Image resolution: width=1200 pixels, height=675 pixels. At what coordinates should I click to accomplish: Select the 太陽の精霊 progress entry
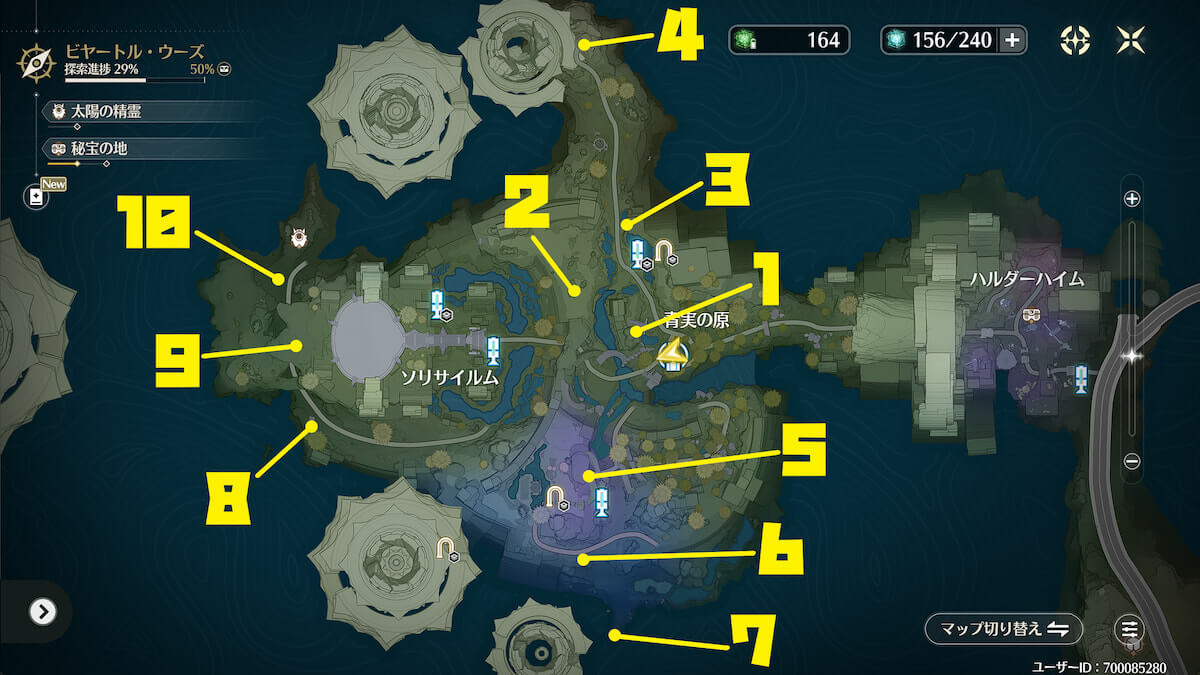[105, 112]
